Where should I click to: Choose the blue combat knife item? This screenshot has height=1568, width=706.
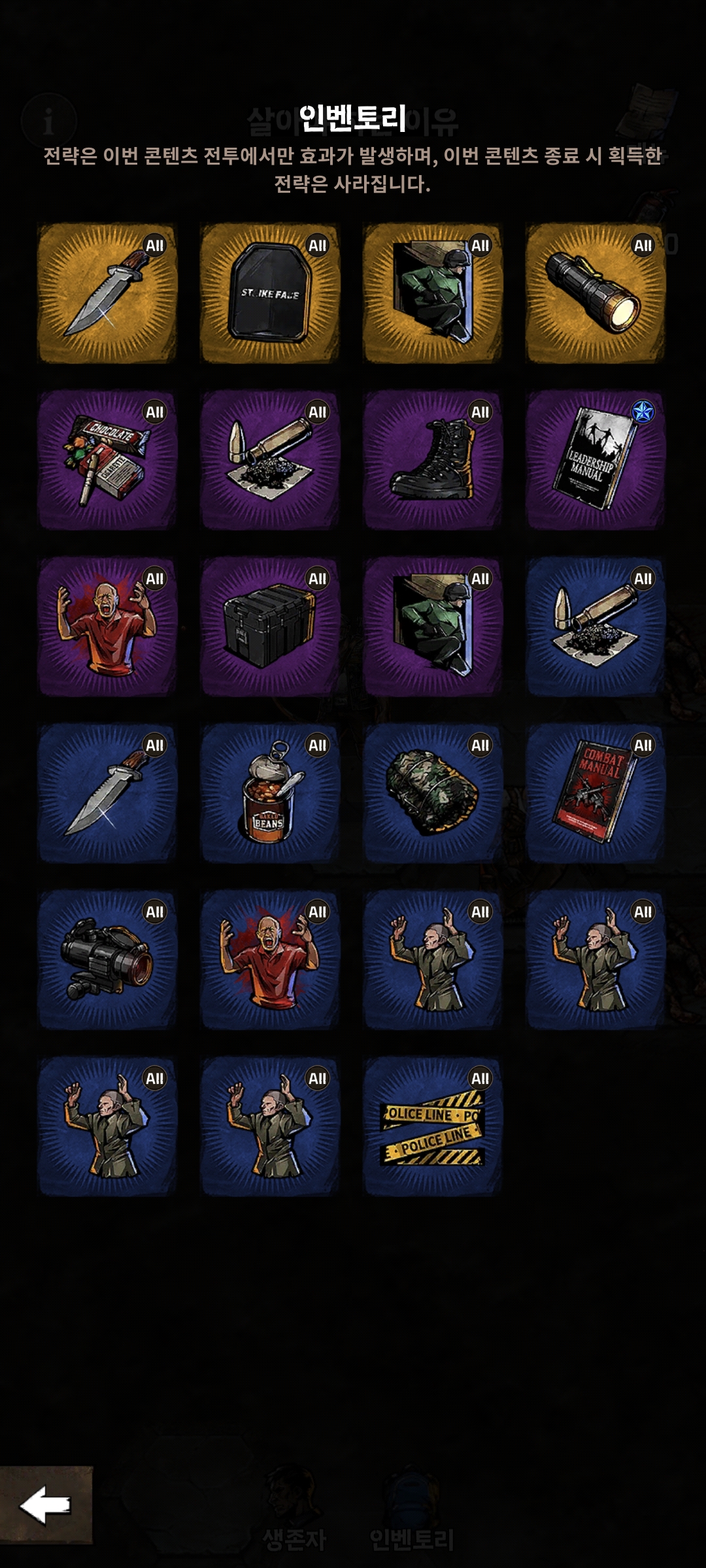(107, 793)
